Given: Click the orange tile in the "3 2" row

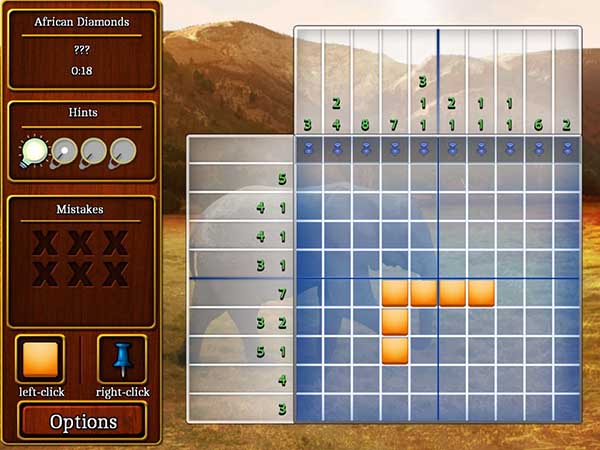Looking at the screenshot, I should coord(395,322).
